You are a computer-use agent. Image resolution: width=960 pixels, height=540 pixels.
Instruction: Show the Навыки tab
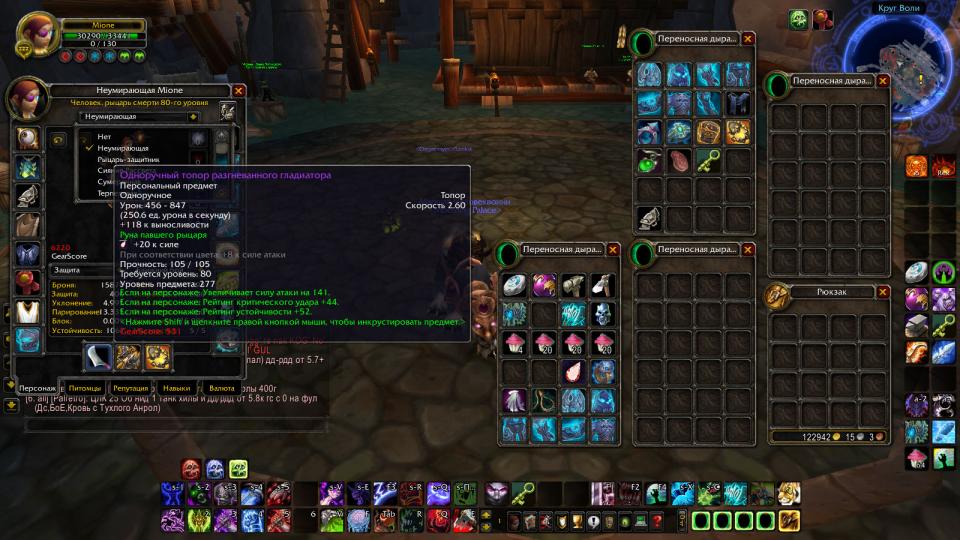coord(177,388)
